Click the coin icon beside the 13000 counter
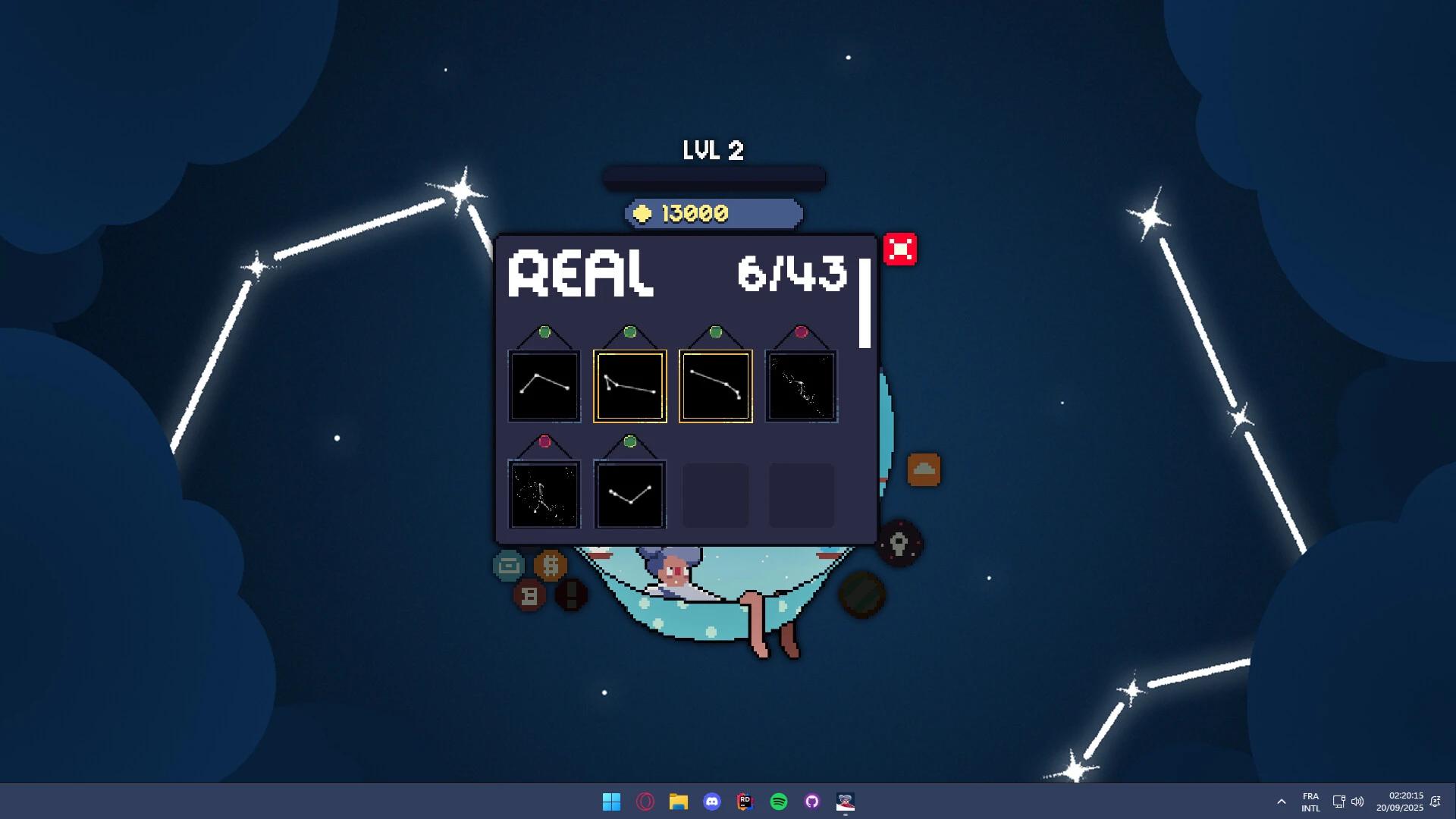This screenshot has width=1456, height=819. point(643,213)
